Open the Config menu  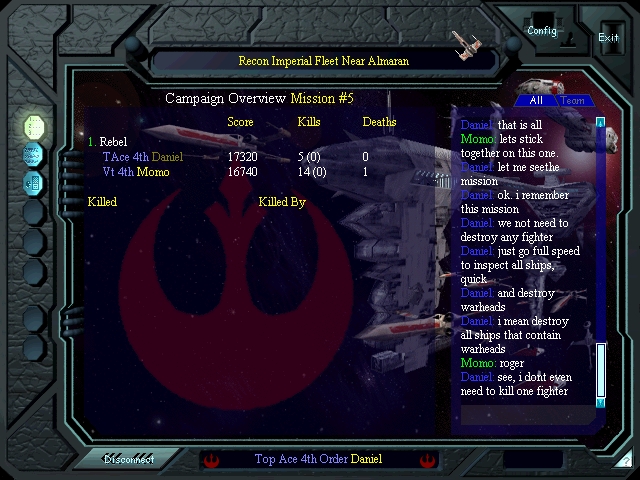(542, 30)
